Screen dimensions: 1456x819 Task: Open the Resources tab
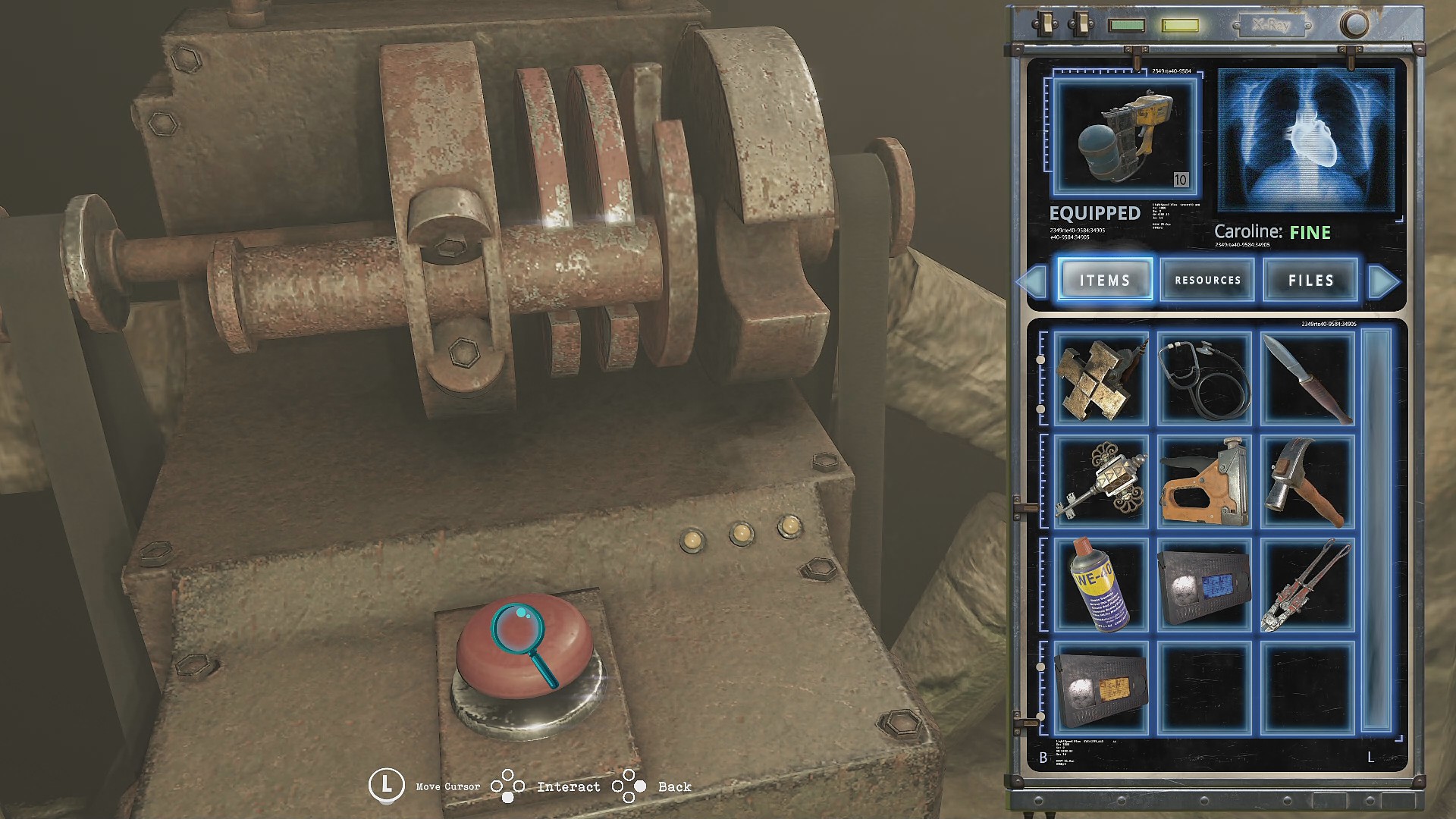[x=1207, y=280]
